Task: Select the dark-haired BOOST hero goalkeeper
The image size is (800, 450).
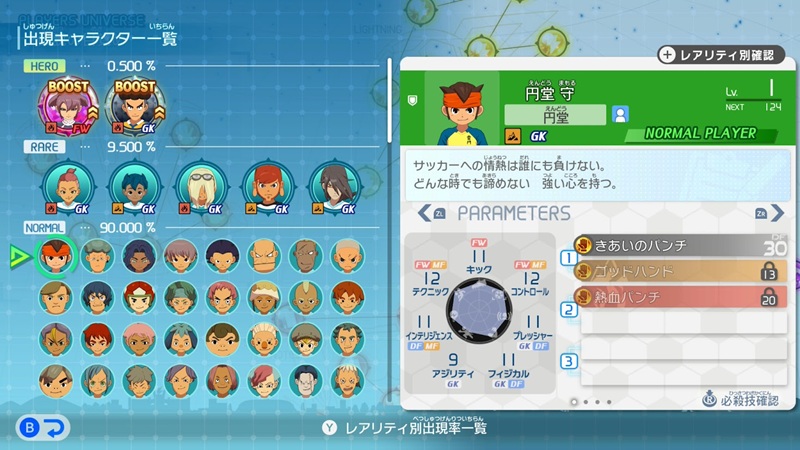Action: coord(135,104)
